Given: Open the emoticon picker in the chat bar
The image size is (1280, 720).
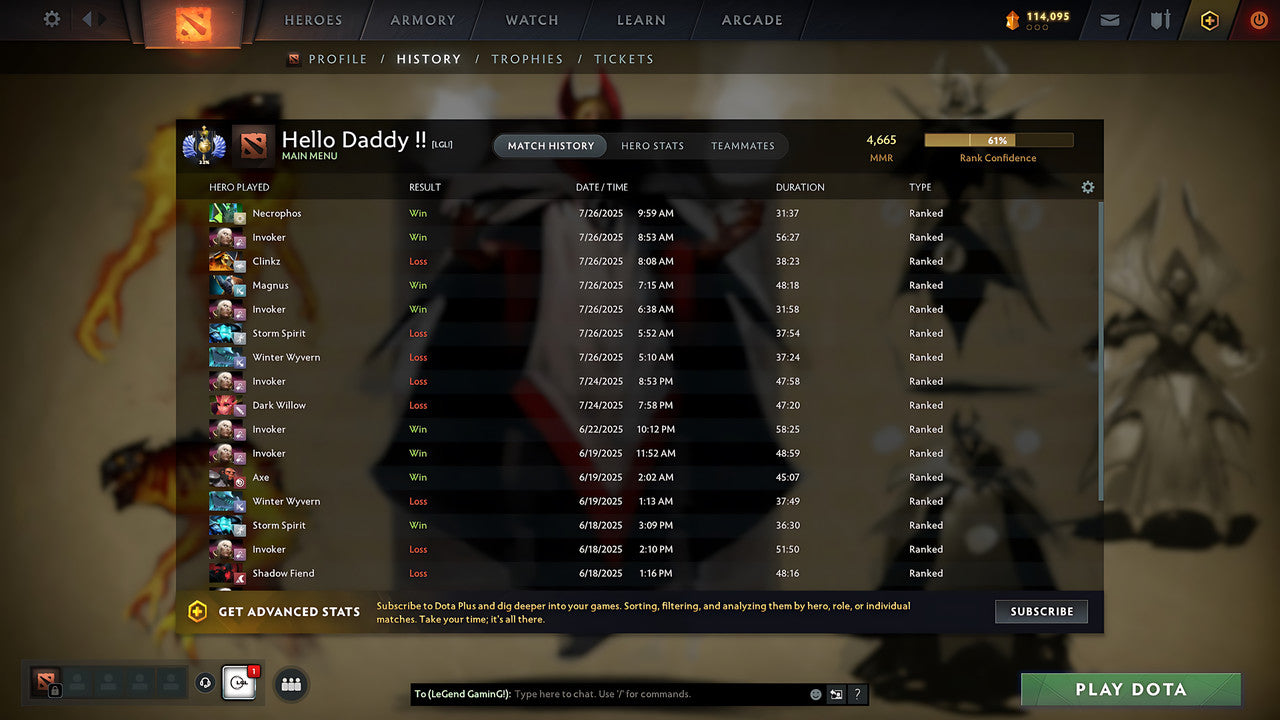Looking at the screenshot, I should click(814, 694).
